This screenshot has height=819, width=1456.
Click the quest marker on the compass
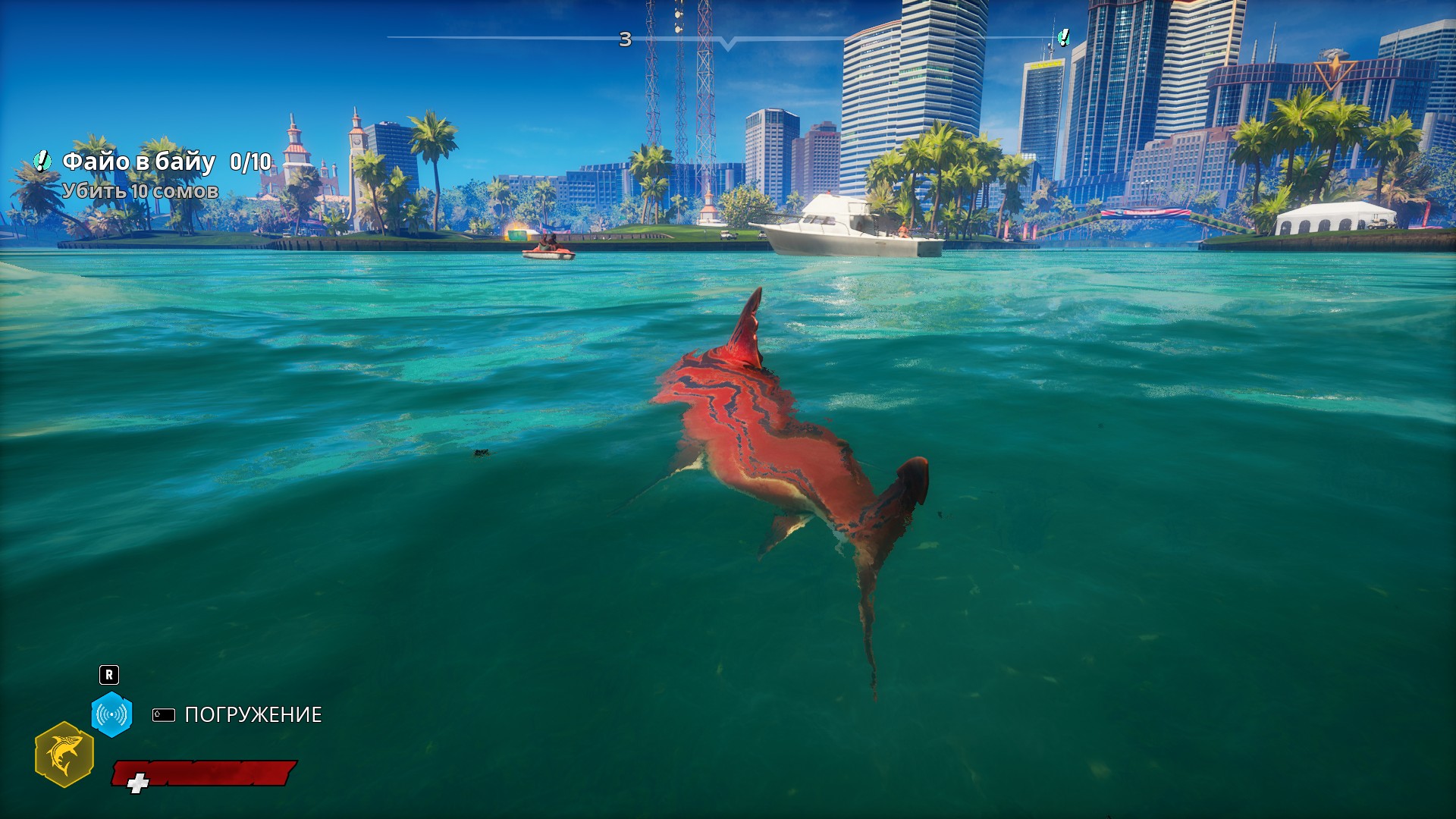point(1064,37)
